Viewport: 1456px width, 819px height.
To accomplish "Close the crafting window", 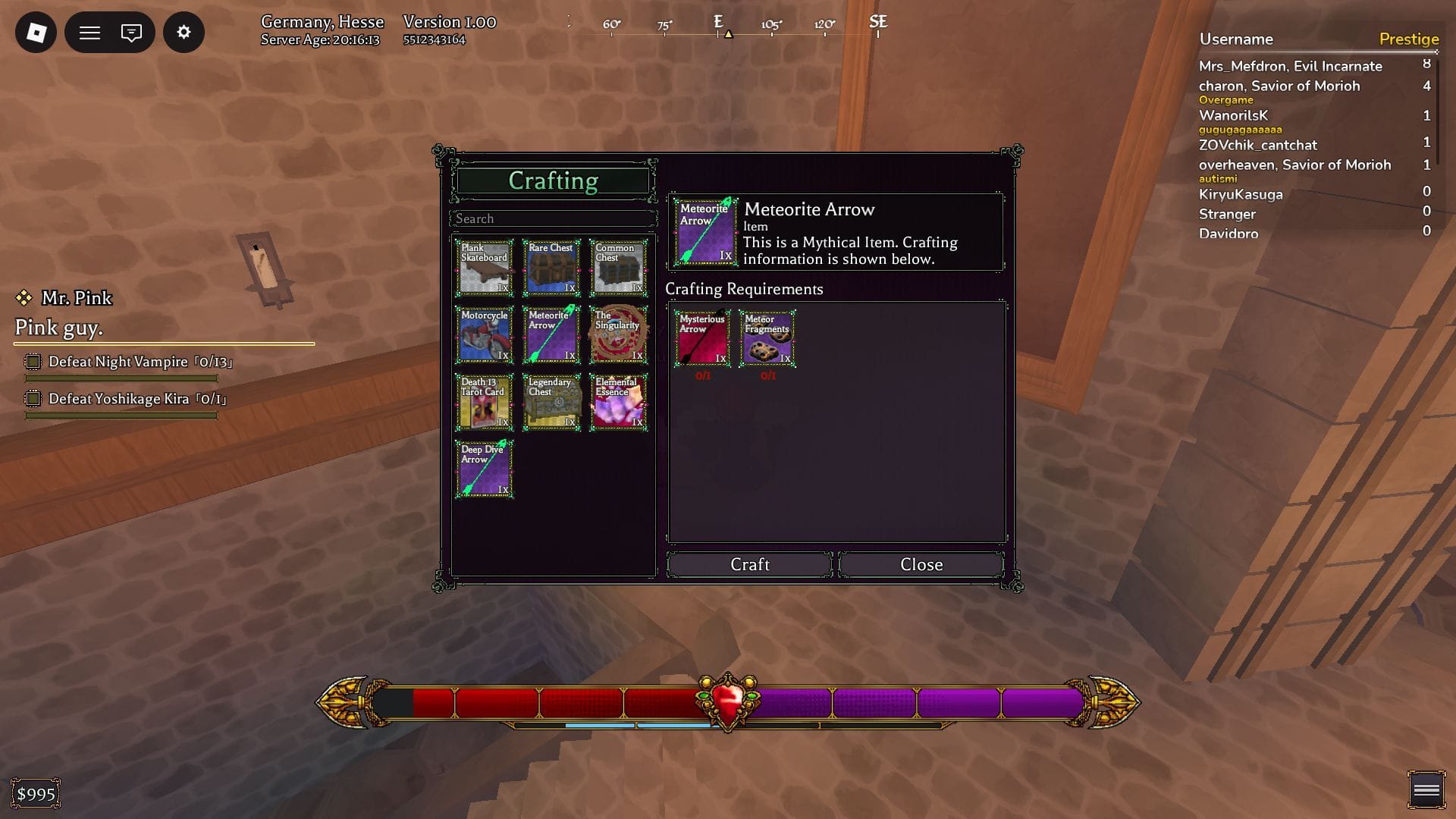I will click(921, 564).
